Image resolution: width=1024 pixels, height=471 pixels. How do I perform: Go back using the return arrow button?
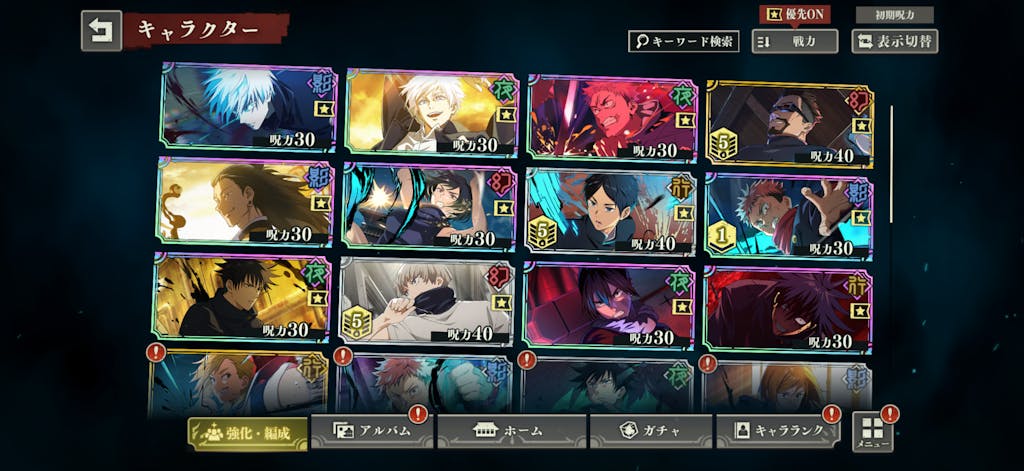(x=101, y=30)
